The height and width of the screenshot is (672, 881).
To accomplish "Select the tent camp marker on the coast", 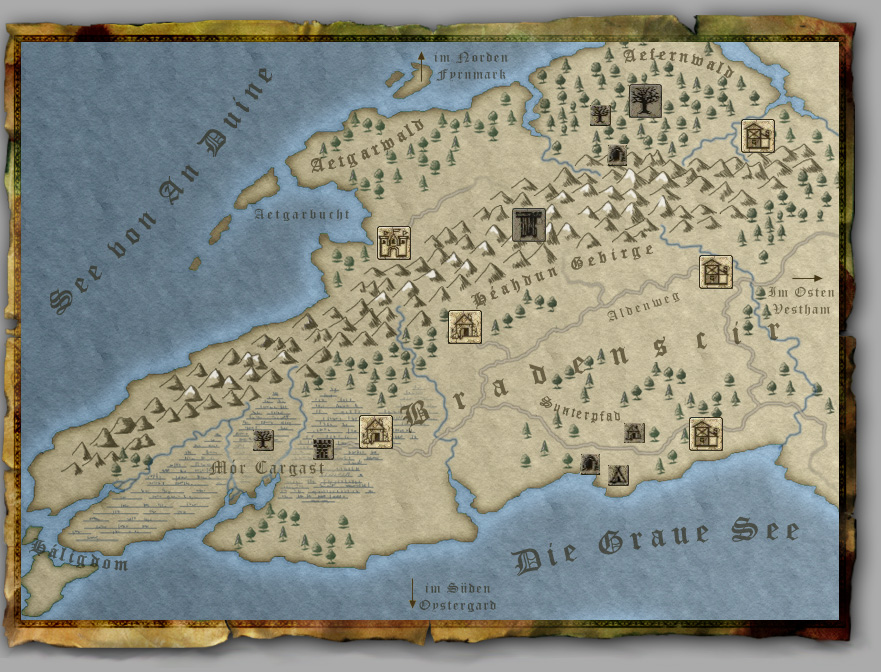I will pos(618,474).
